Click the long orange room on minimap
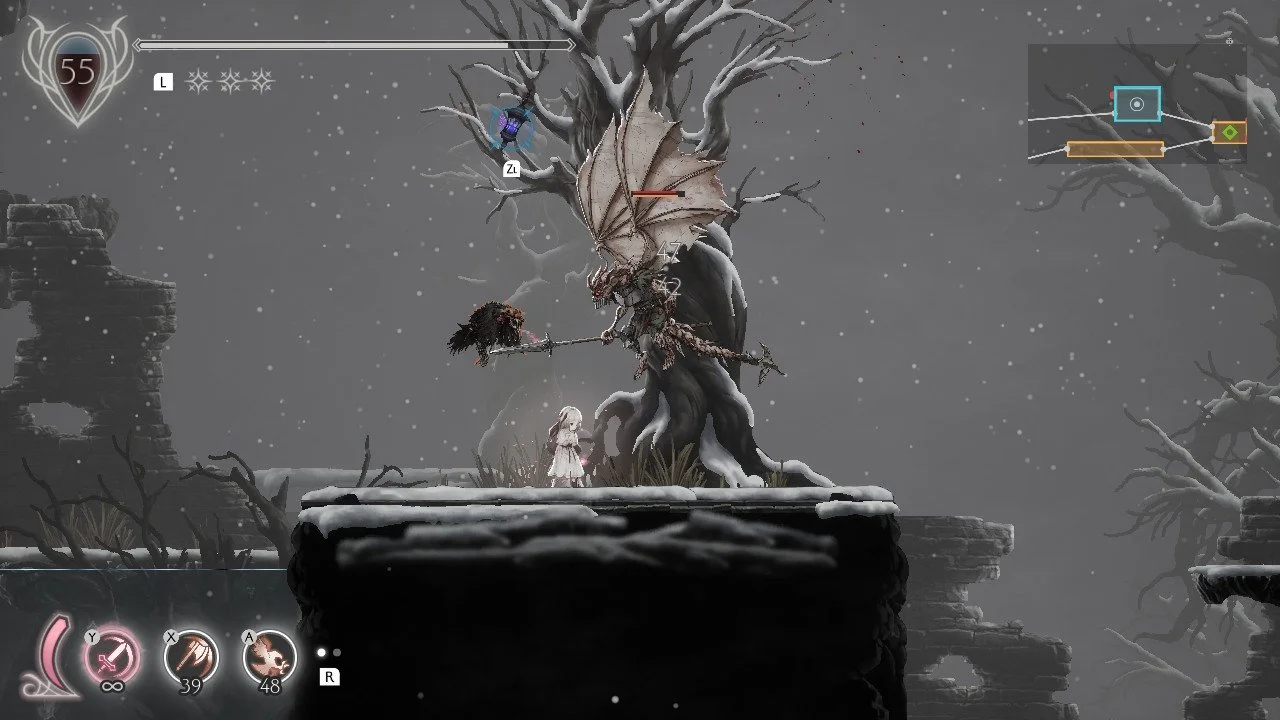Viewport: 1280px width, 720px height. tap(1115, 149)
